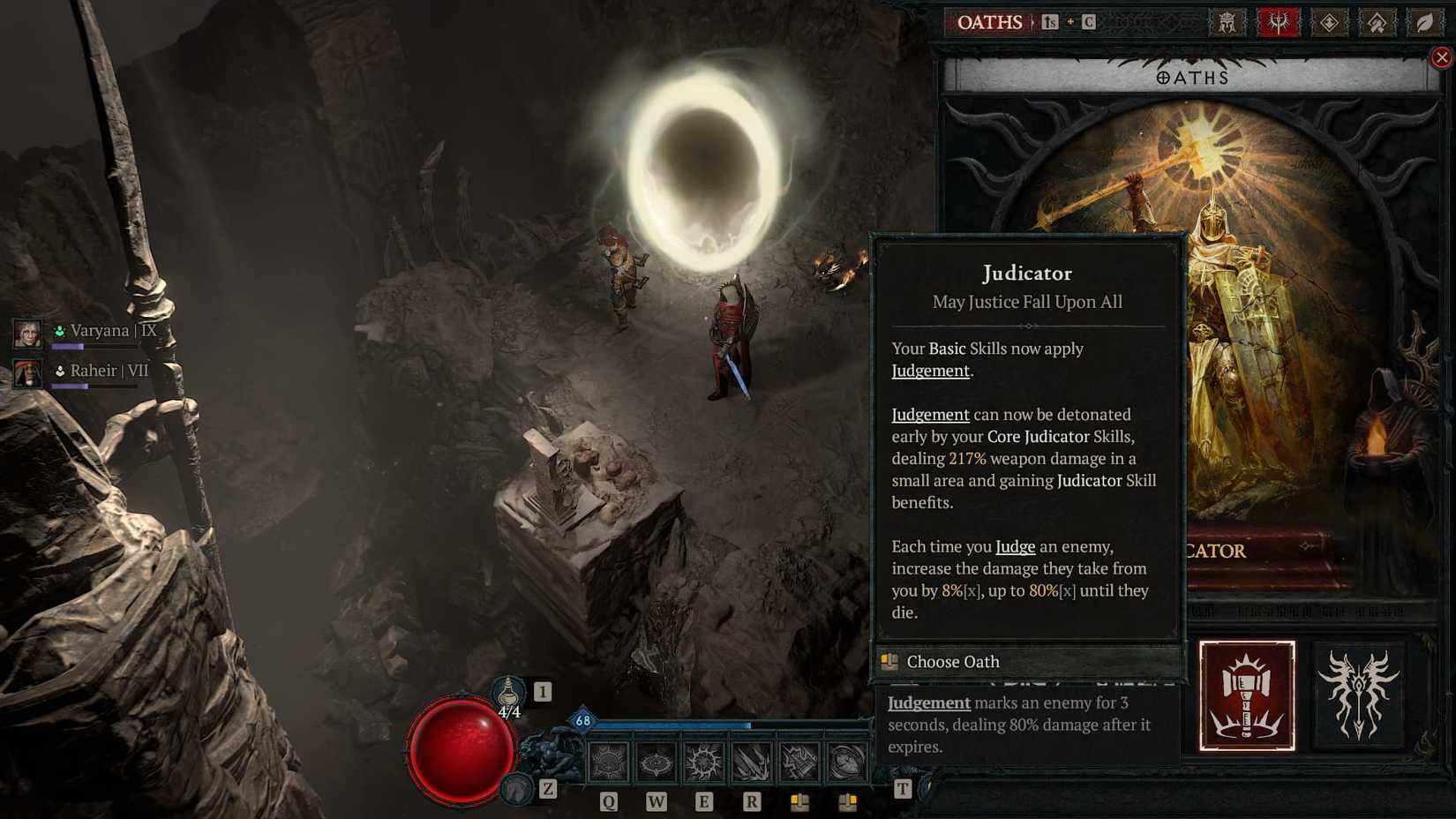This screenshot has width=1456, height=819.
Task: Click the gold upgrade marker beside the R slot
Action: click(801, 801)
